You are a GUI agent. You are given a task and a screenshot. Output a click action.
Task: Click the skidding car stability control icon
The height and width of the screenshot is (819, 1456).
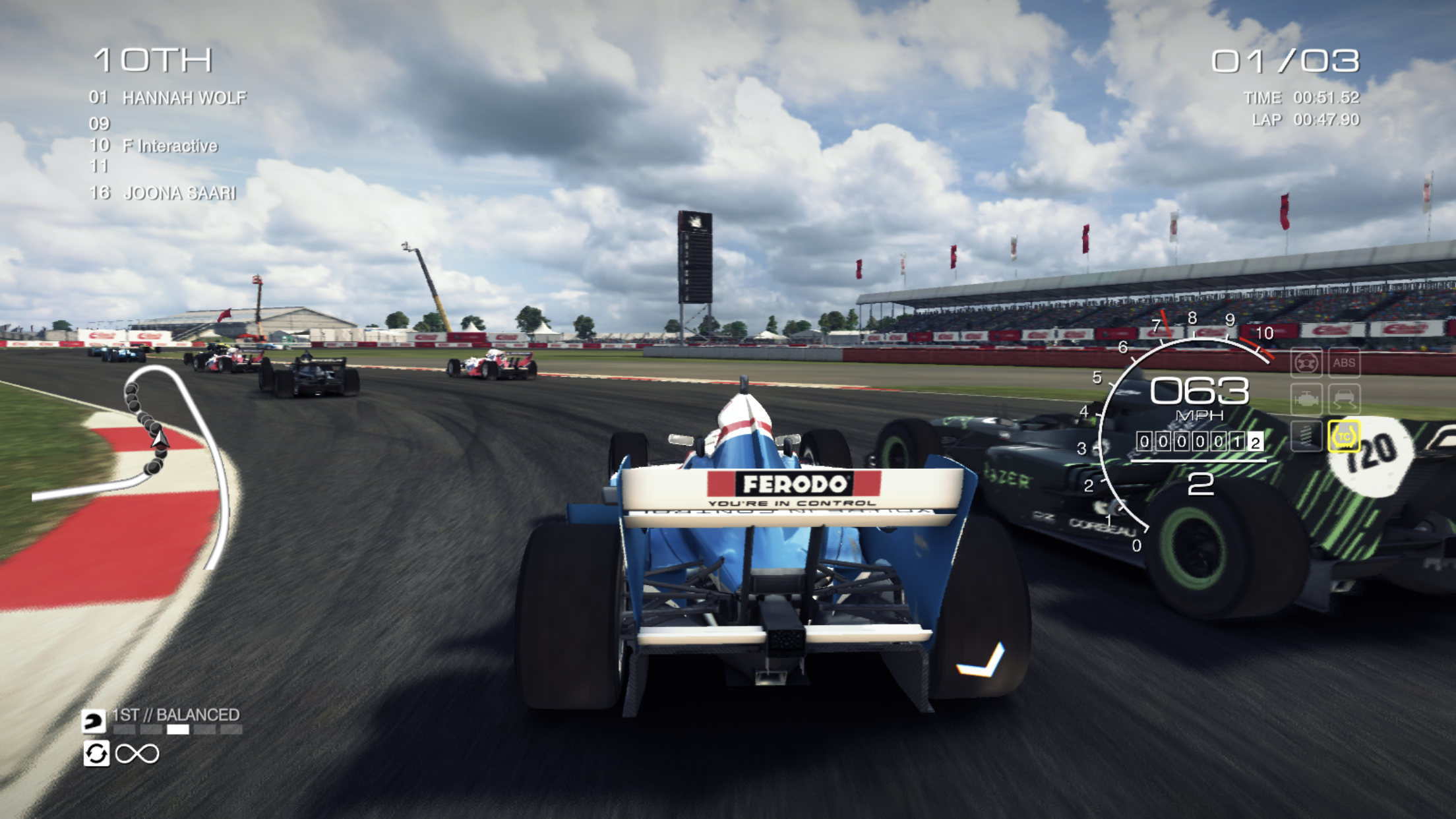tap(1345, 399)
